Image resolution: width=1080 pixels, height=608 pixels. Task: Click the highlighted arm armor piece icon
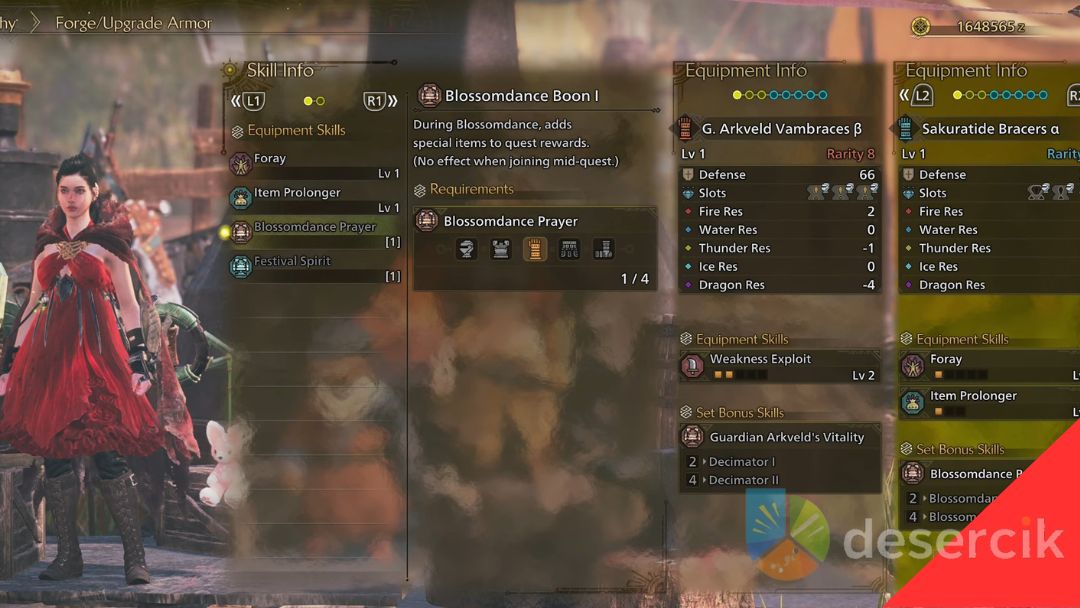tap(535, 250)
